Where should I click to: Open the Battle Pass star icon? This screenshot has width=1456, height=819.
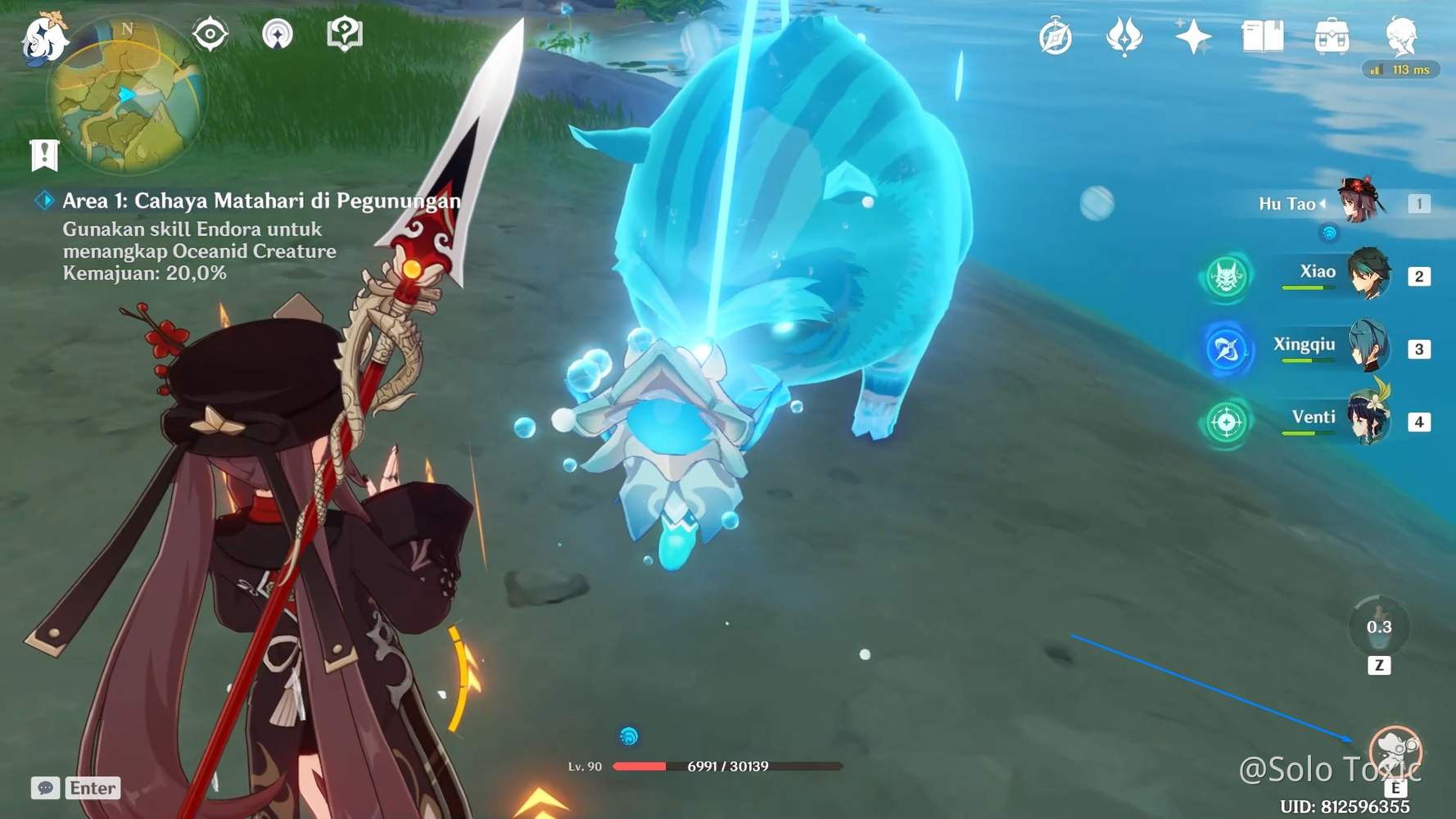1192,34
